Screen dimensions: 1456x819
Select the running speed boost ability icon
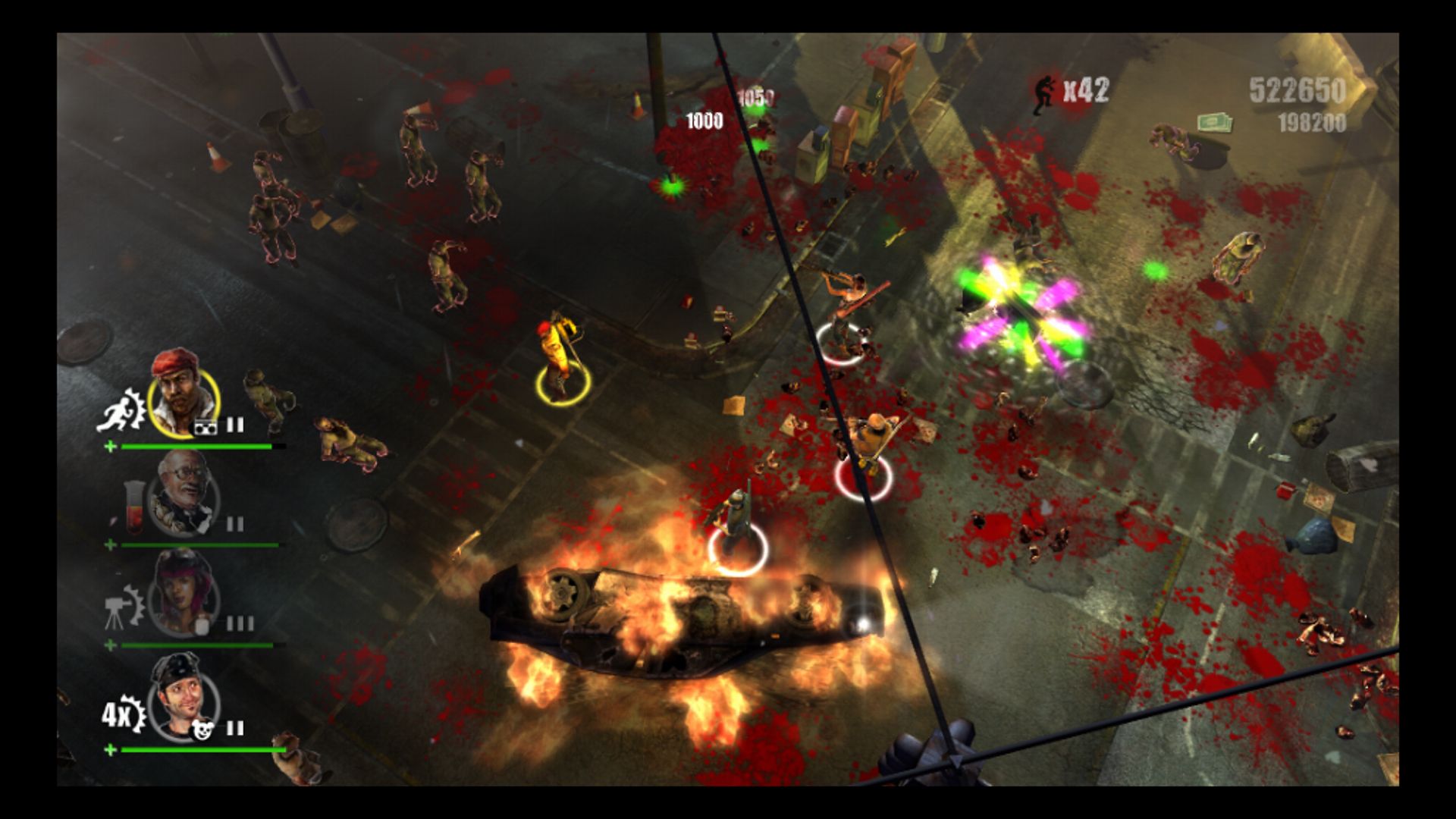[120, 410]
